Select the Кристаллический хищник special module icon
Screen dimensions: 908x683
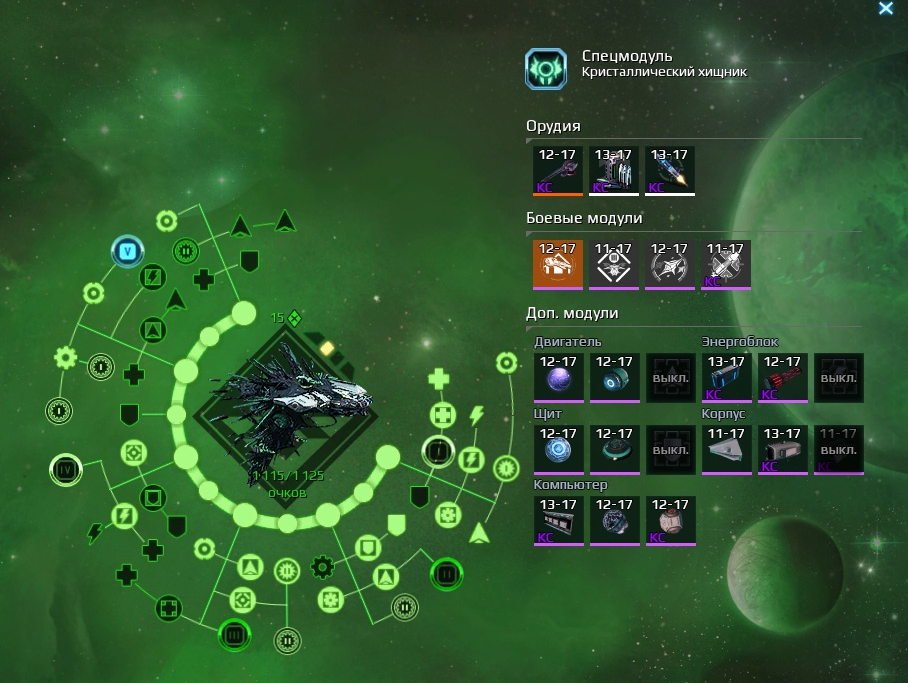[546, 69]
